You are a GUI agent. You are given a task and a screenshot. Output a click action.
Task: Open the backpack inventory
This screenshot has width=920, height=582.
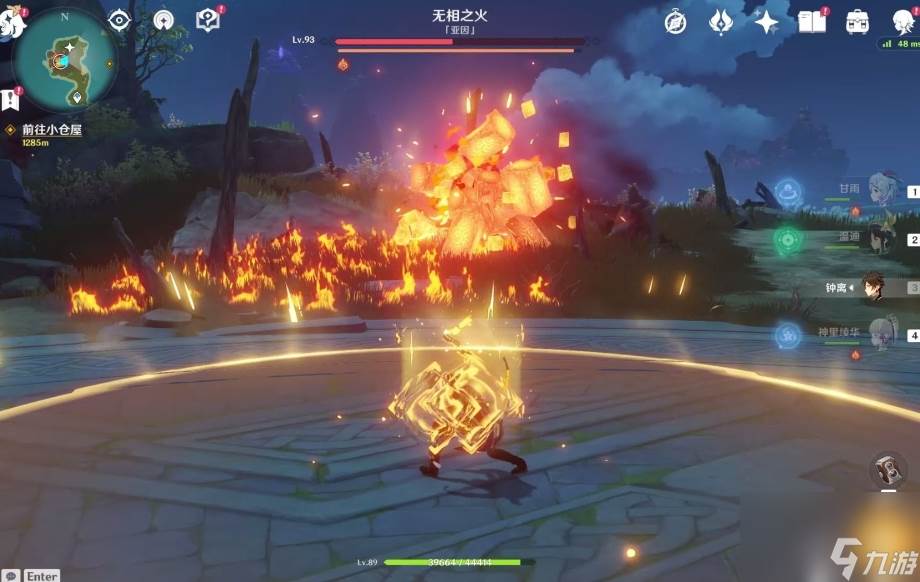click(x=857, y=21)
